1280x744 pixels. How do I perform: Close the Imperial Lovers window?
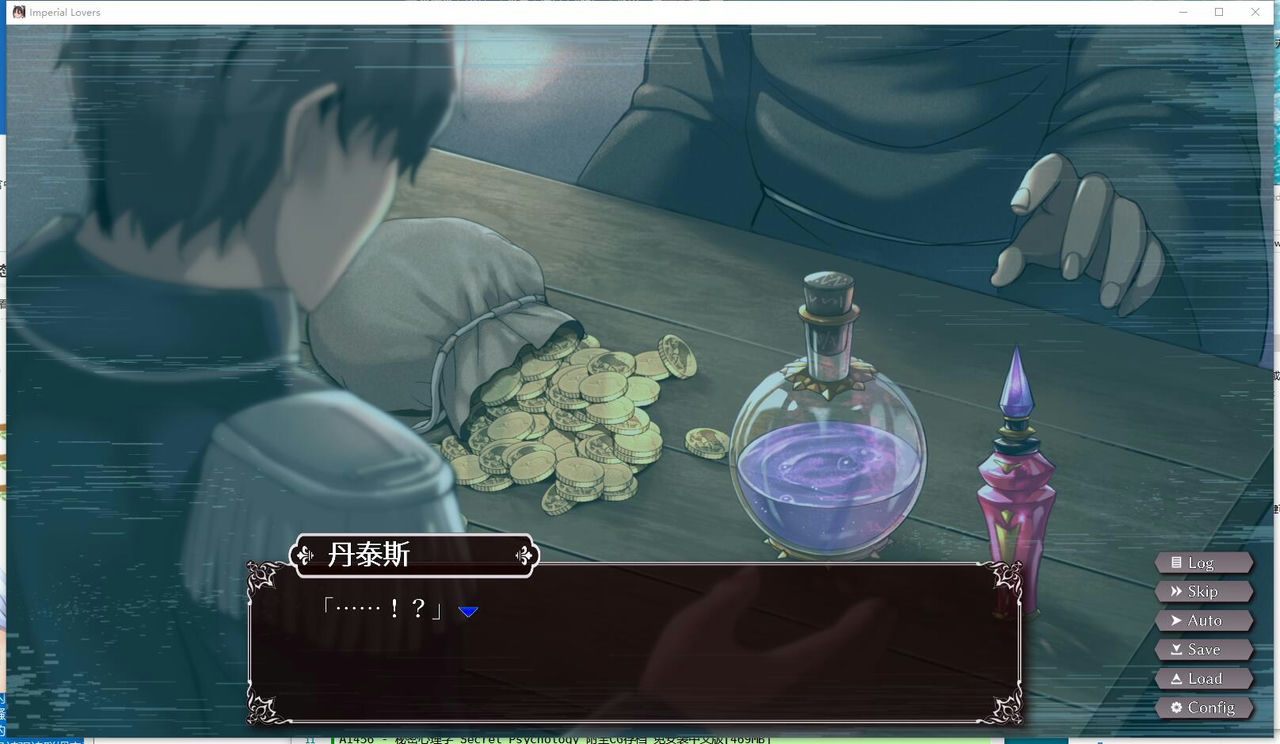[1255, 12]
